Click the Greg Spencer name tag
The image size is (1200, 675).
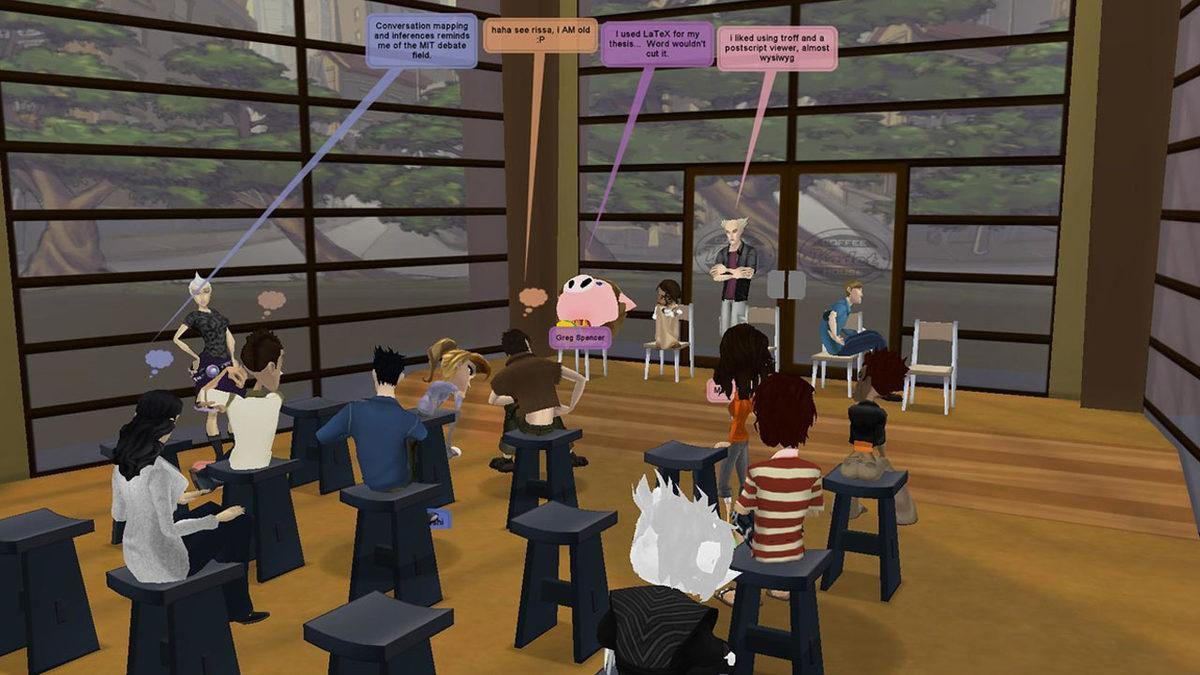click(x=580, y=338)
